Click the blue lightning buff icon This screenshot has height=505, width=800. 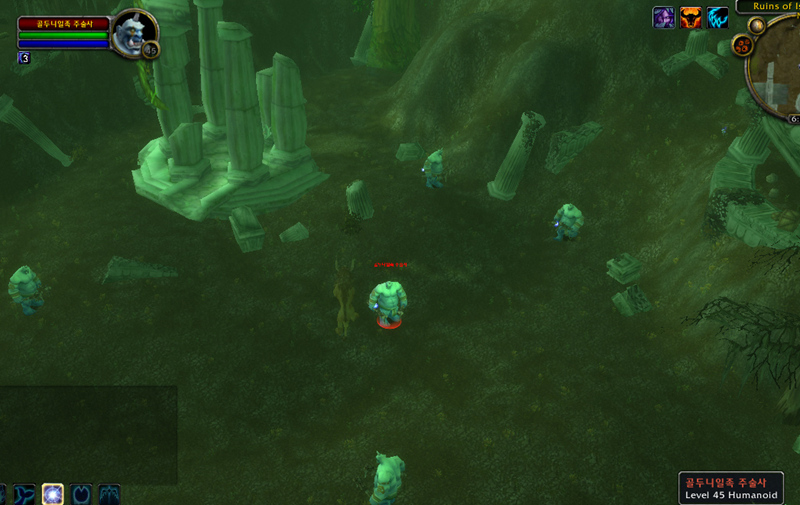click(718, 17)
